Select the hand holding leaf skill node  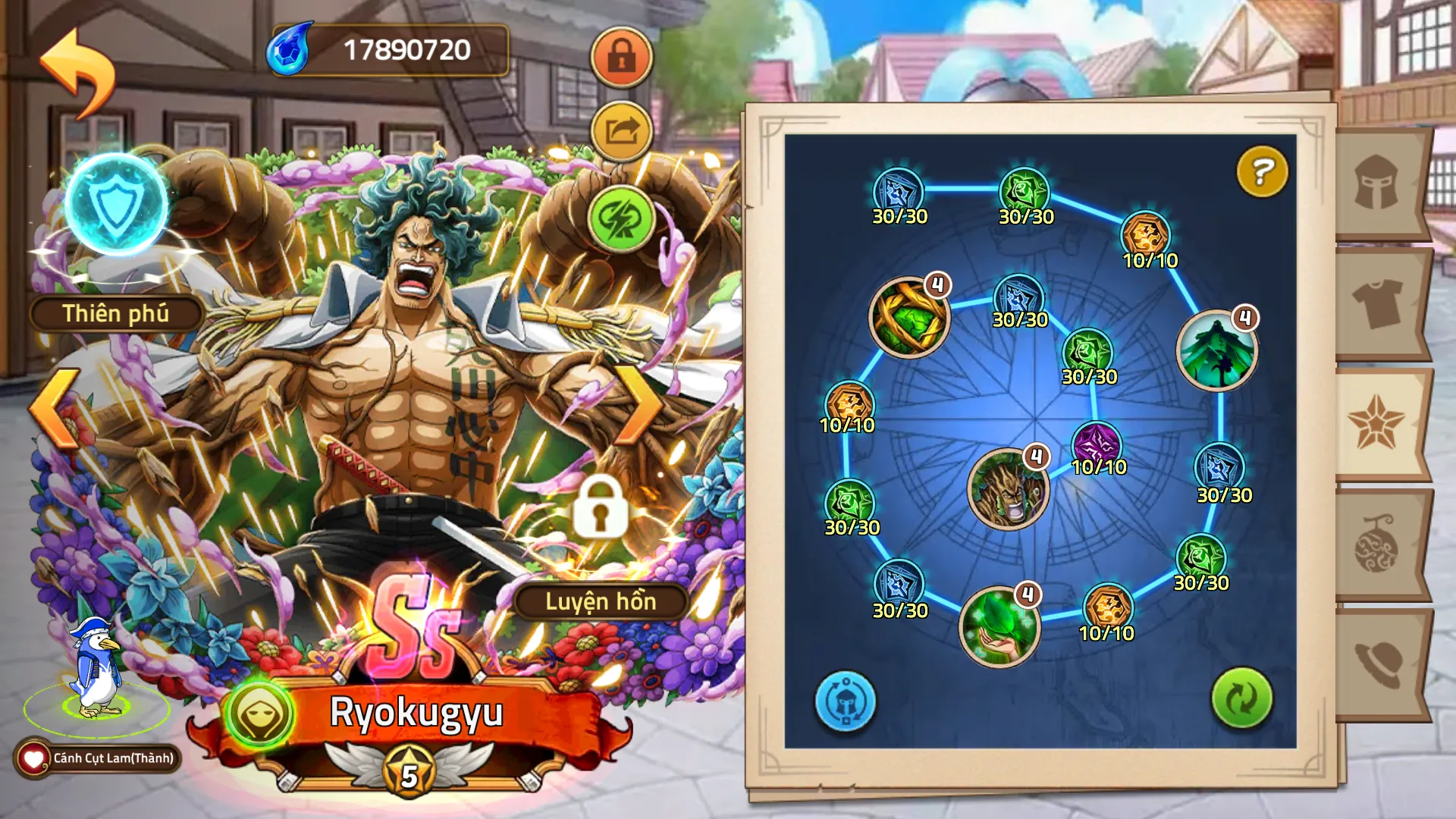coord(999,626)
